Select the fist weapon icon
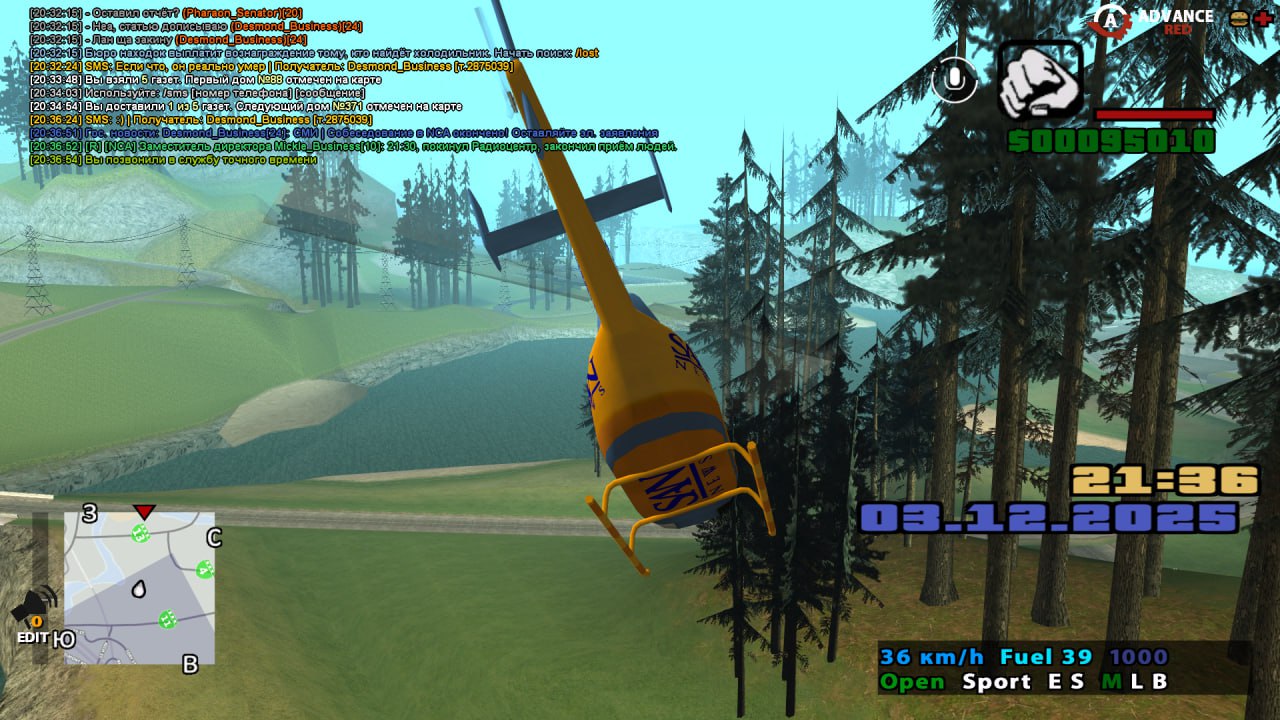The width and height of the screenshot is (1280, 720). (1040, 82)
